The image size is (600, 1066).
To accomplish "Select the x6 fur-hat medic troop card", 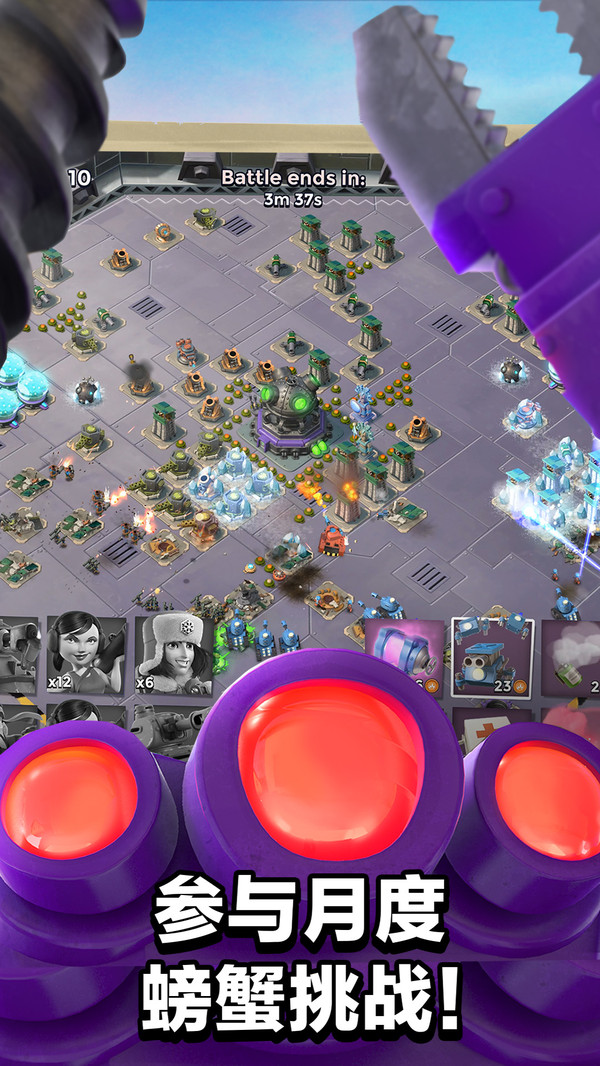I will click(173, 652).
